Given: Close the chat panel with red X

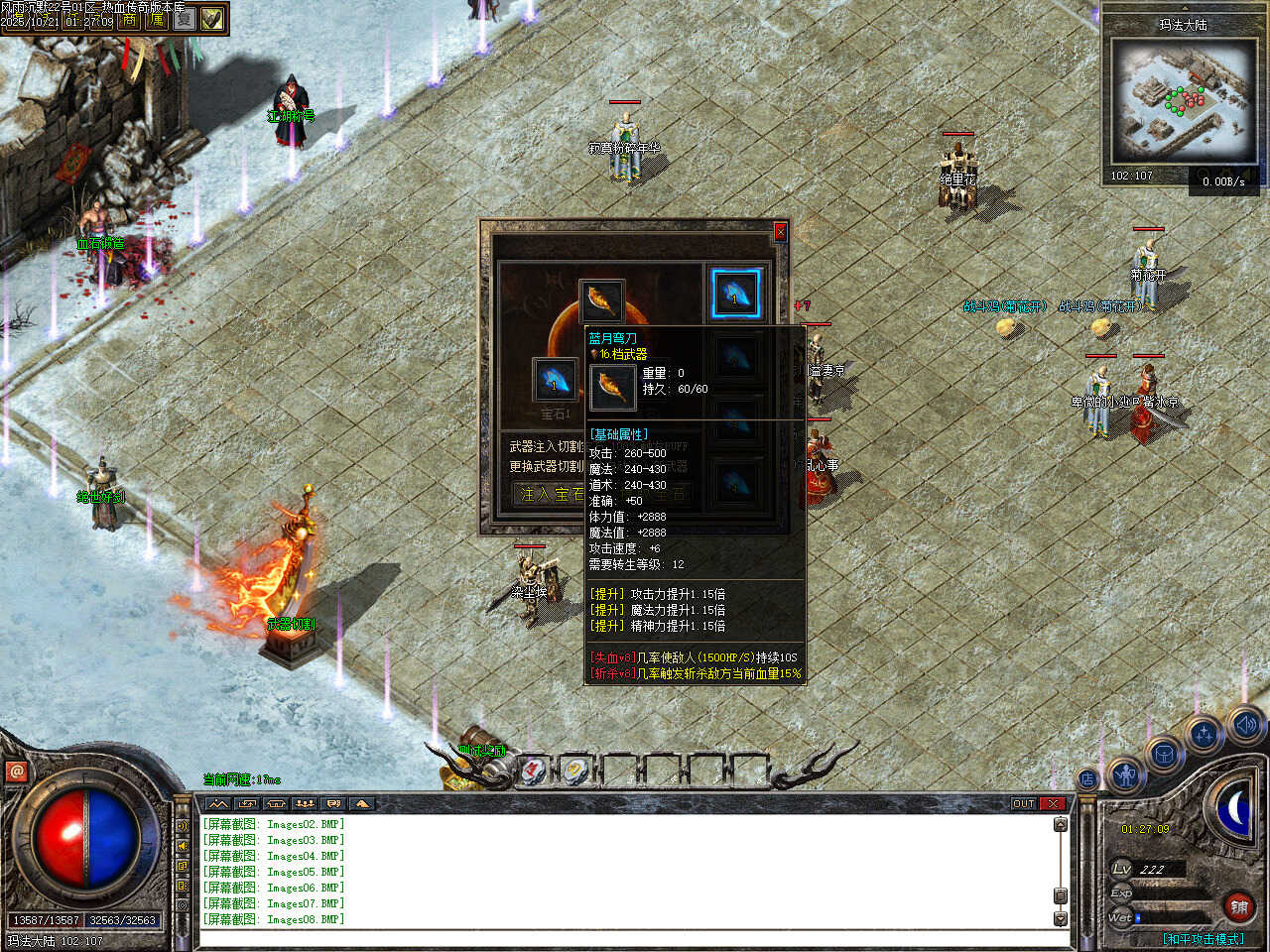Looking at the screenshot, I should [1053, 803].
